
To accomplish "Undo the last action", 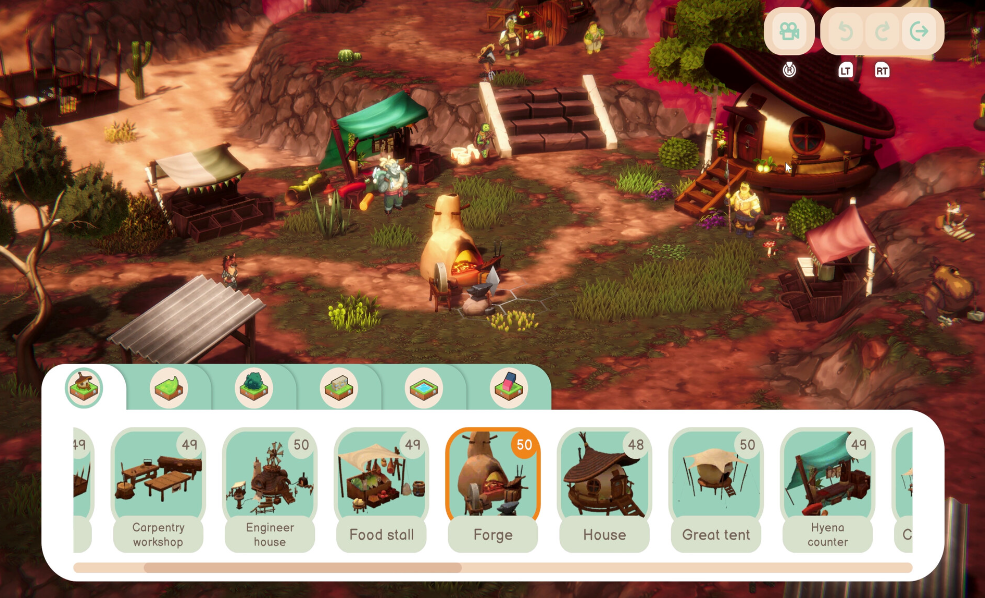I will [x=846, y=32].
